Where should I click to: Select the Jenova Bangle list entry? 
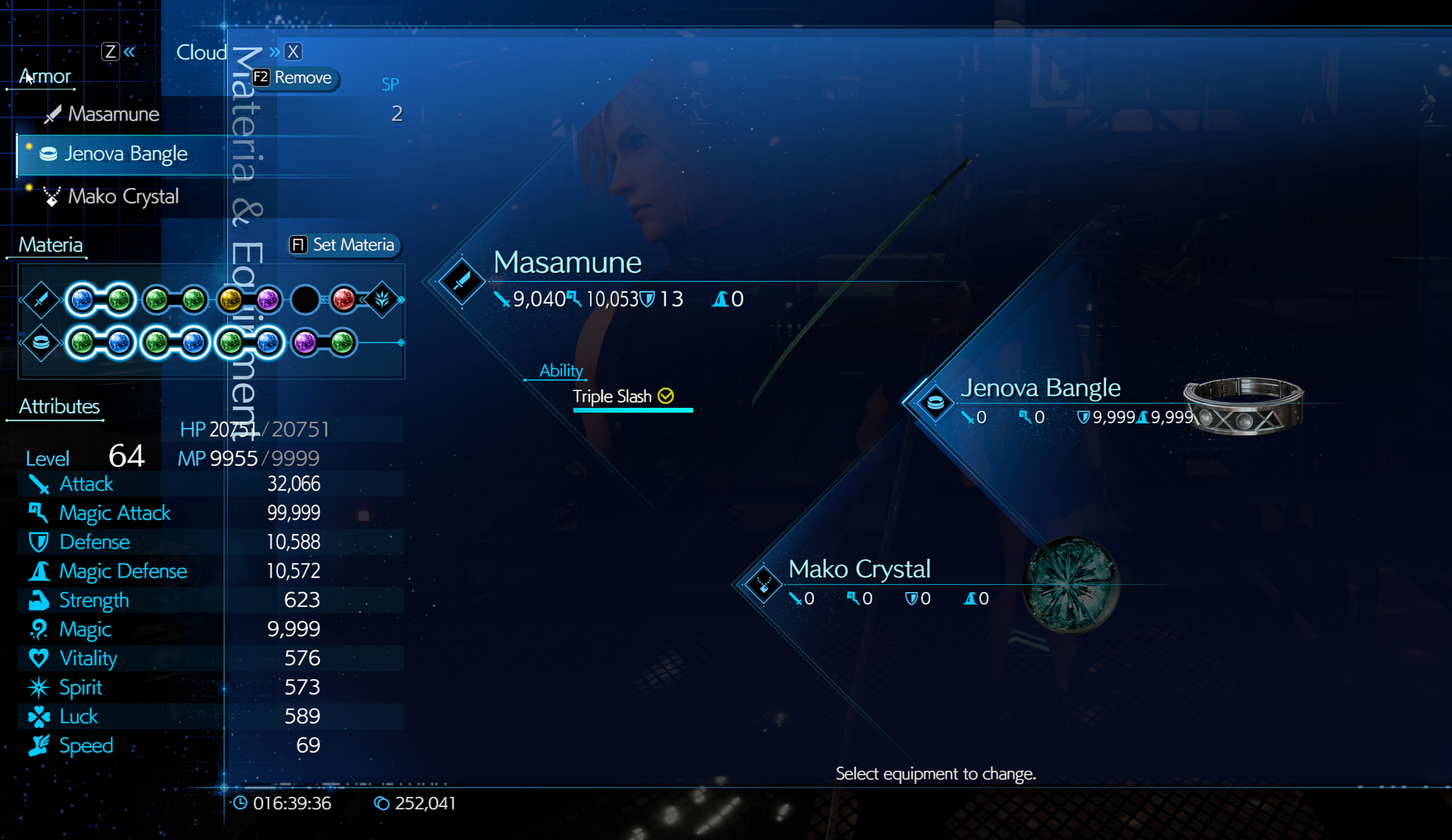pyautogui.click(x=125, y=154)
